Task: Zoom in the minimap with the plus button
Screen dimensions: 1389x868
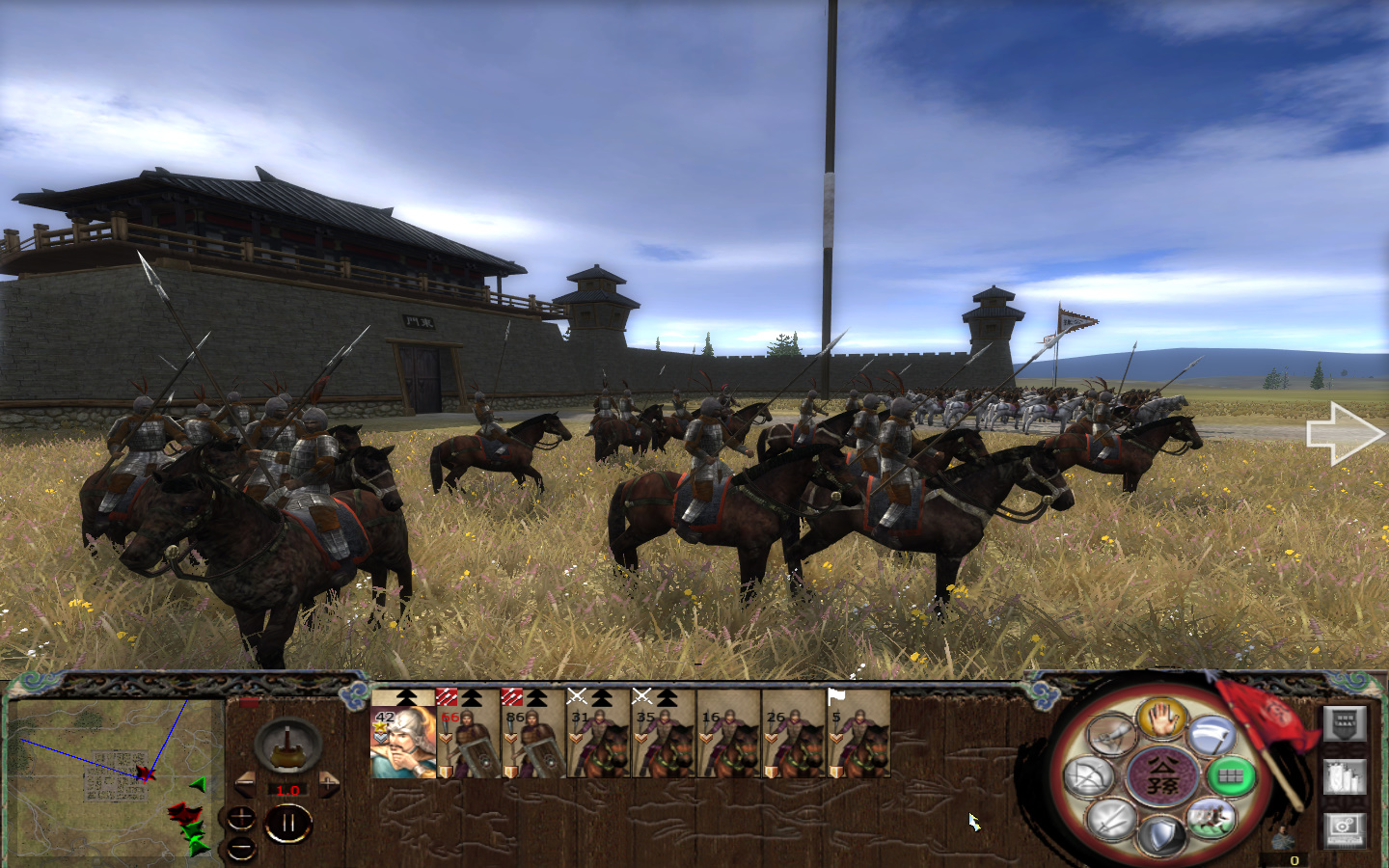Action: [x=242, y=819]
